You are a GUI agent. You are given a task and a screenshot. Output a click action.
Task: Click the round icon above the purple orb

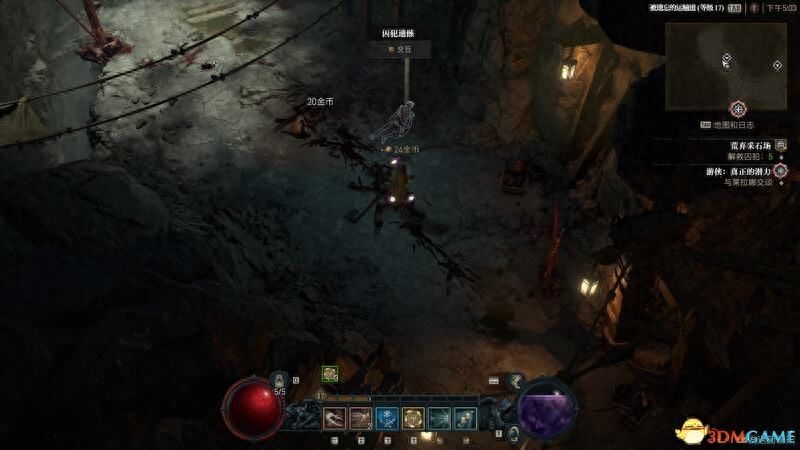514,381
